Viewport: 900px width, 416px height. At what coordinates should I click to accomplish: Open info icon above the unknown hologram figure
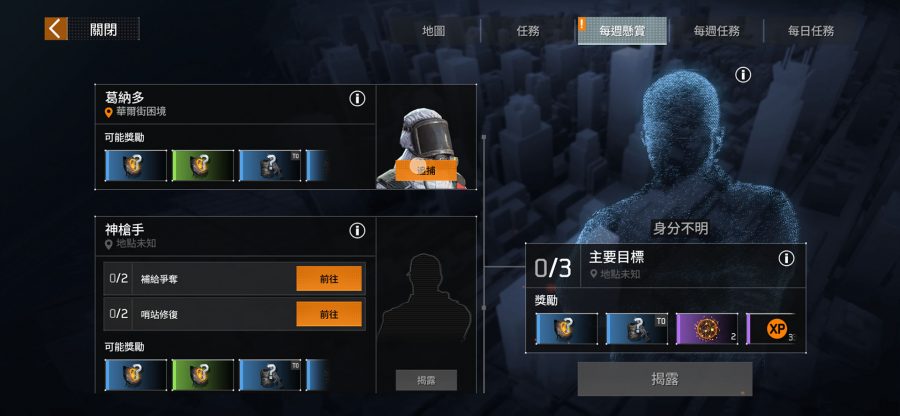coord(742,75)
